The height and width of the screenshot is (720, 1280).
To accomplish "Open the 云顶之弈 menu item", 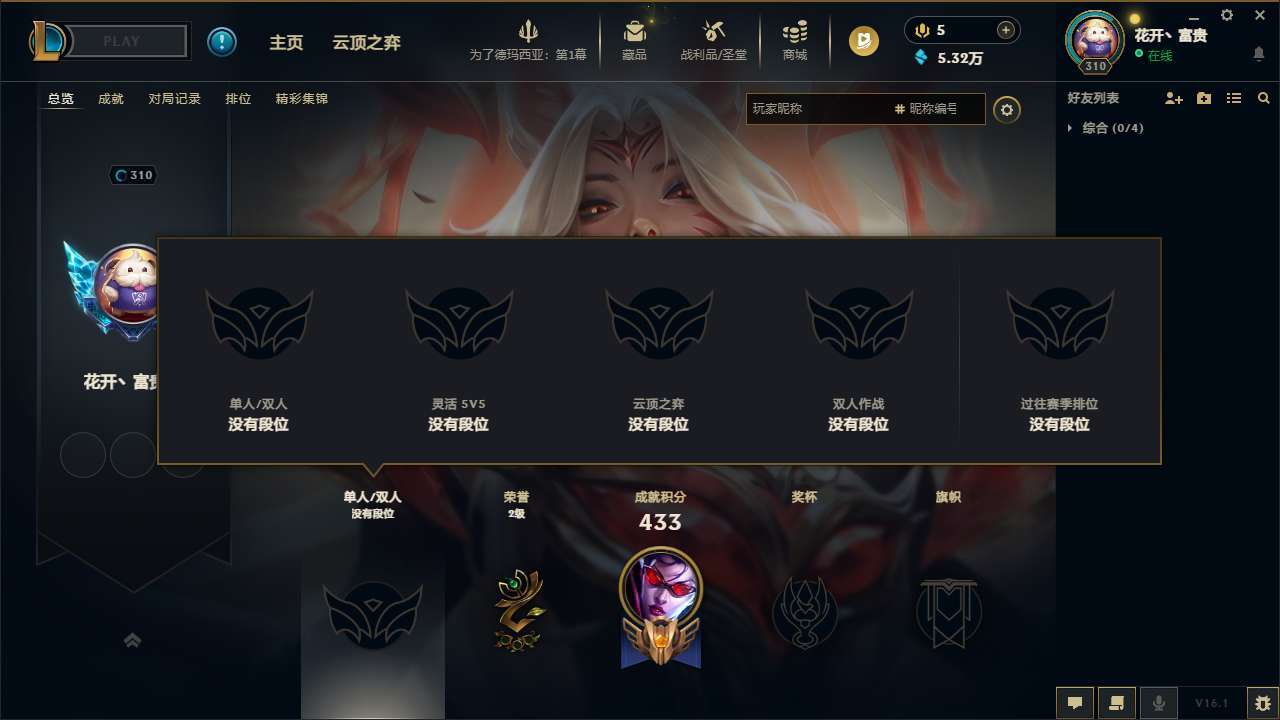I will [368, 42].
